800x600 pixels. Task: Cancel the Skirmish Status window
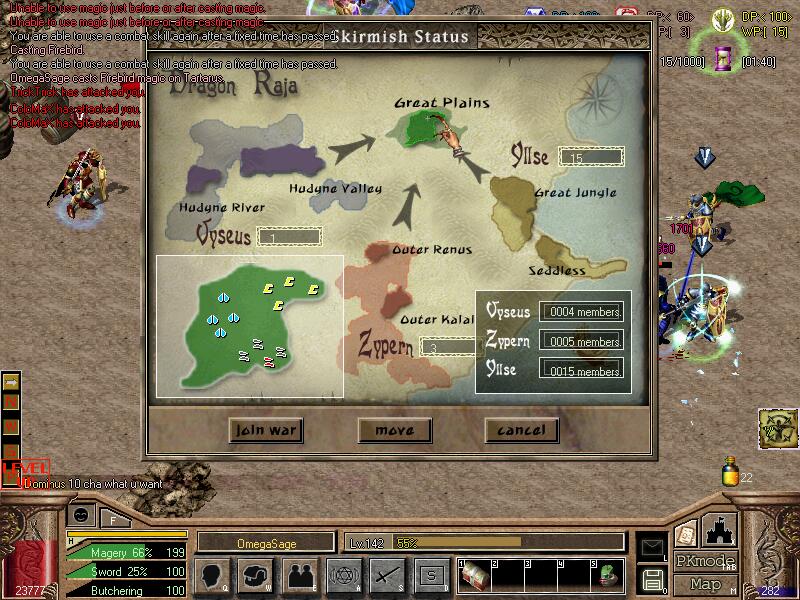point(521,430)
